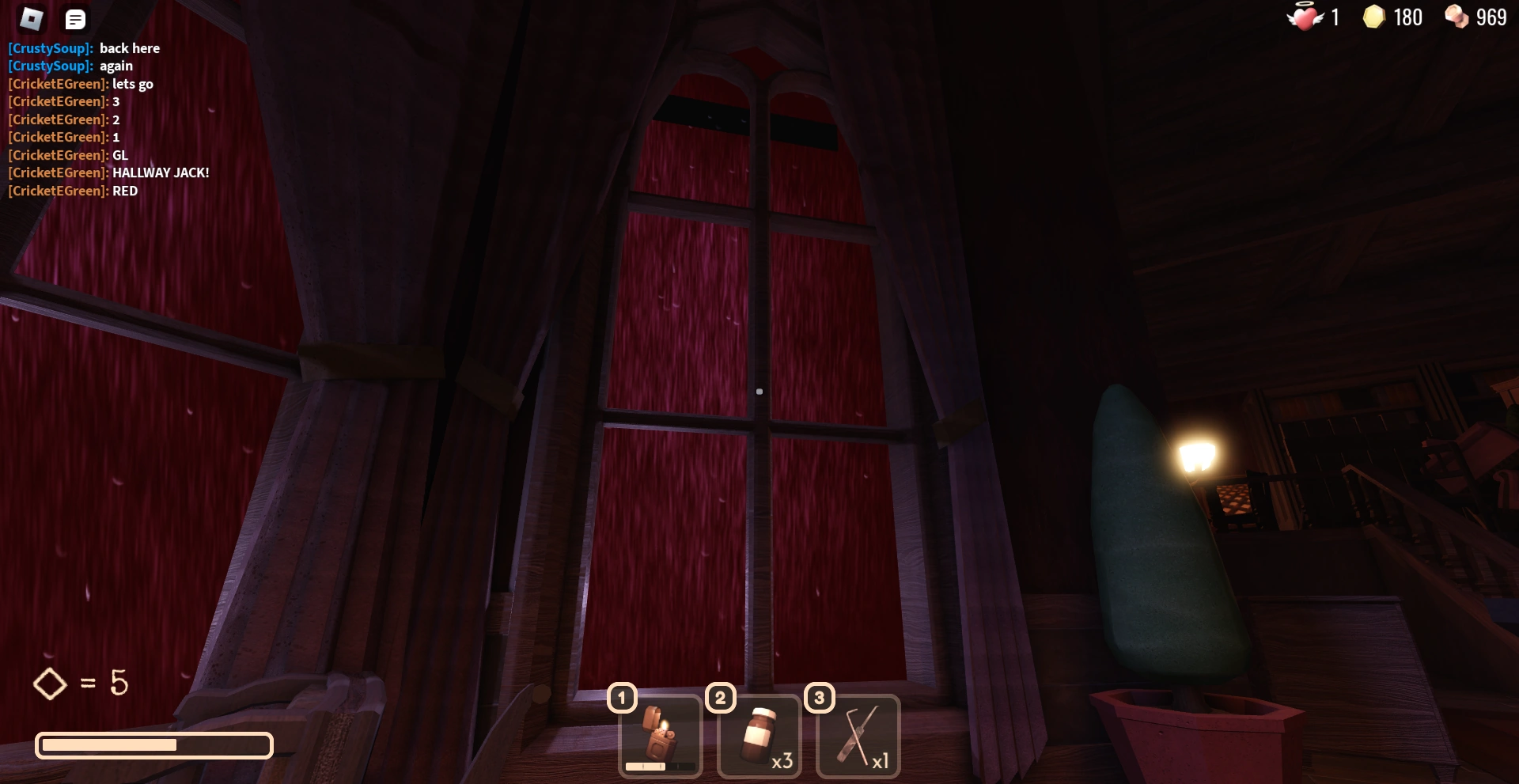Image resolution: width=1519 pixels, height=784 pixels.
Task: Click the slot 1 number badge
Action: tap(621, 697)
